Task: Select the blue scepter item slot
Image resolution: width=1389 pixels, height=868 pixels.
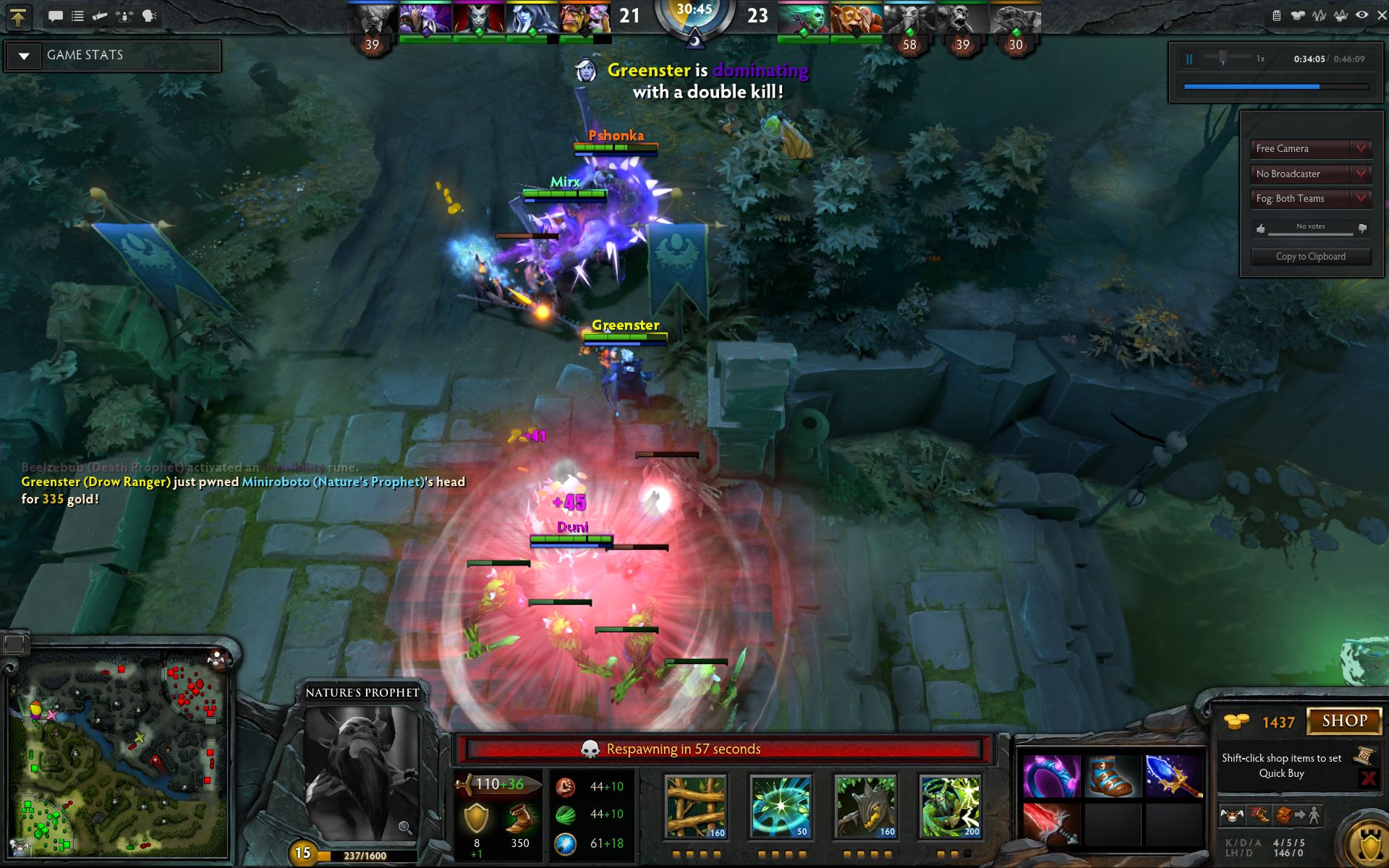Action: pyautogui.click(x=1173, y=776)
